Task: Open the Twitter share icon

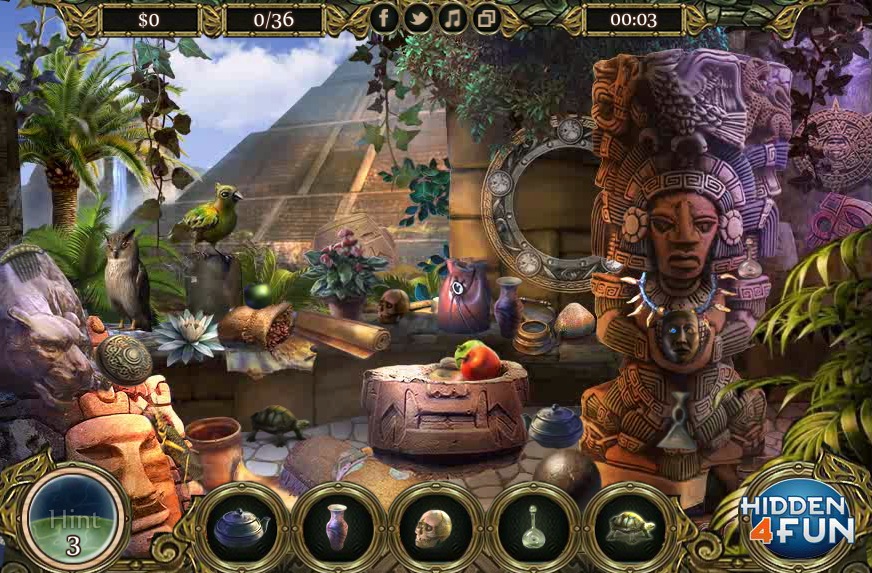Action: (419, 18)
